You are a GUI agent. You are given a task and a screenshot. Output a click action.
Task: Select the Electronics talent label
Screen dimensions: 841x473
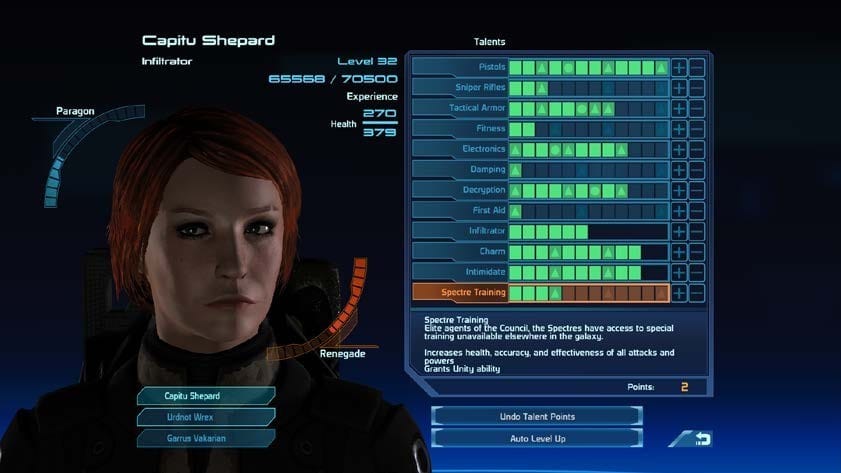(460, 149)
